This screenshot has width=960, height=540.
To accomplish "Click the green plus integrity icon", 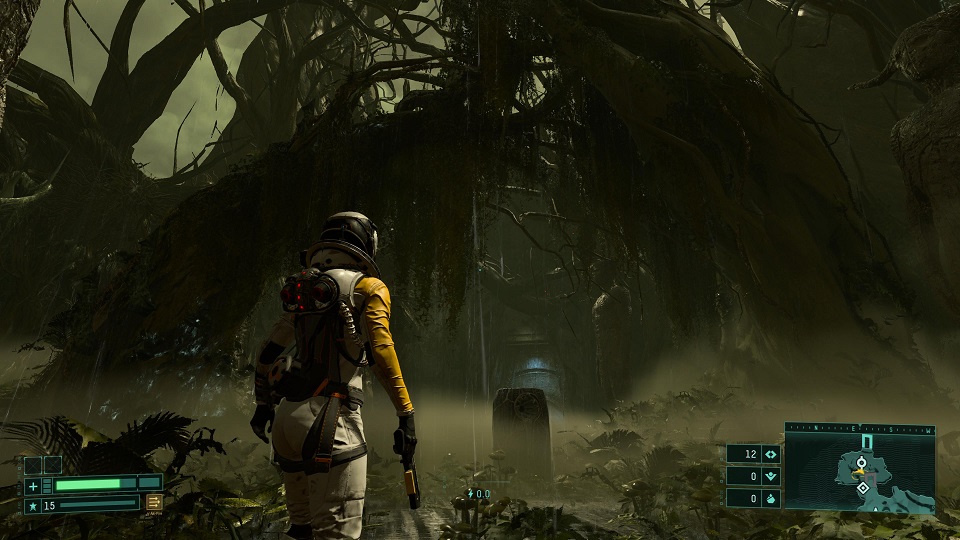I will coord(33,485).
